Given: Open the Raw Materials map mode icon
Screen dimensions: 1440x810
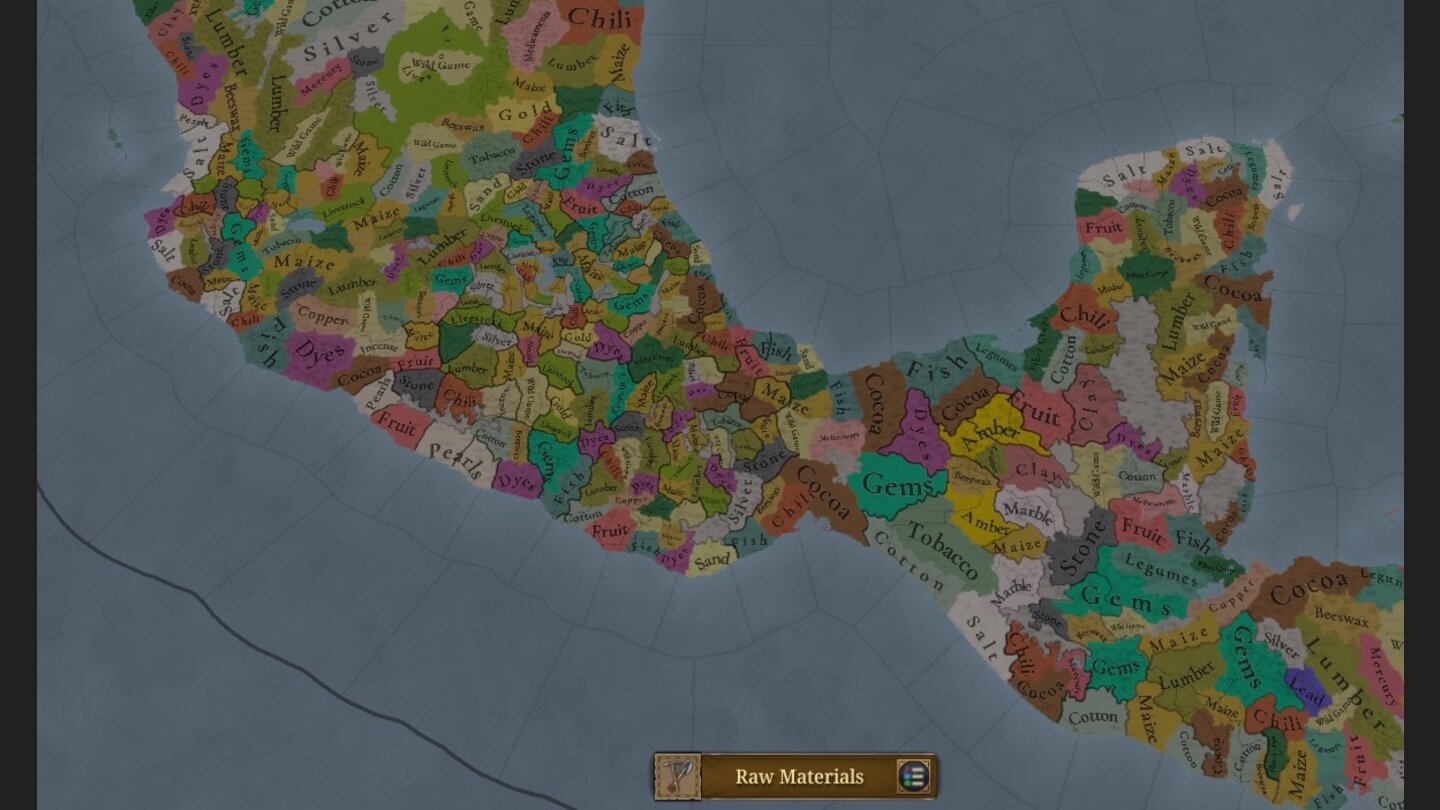Looking at the screenshot, I should click(679, 776).
